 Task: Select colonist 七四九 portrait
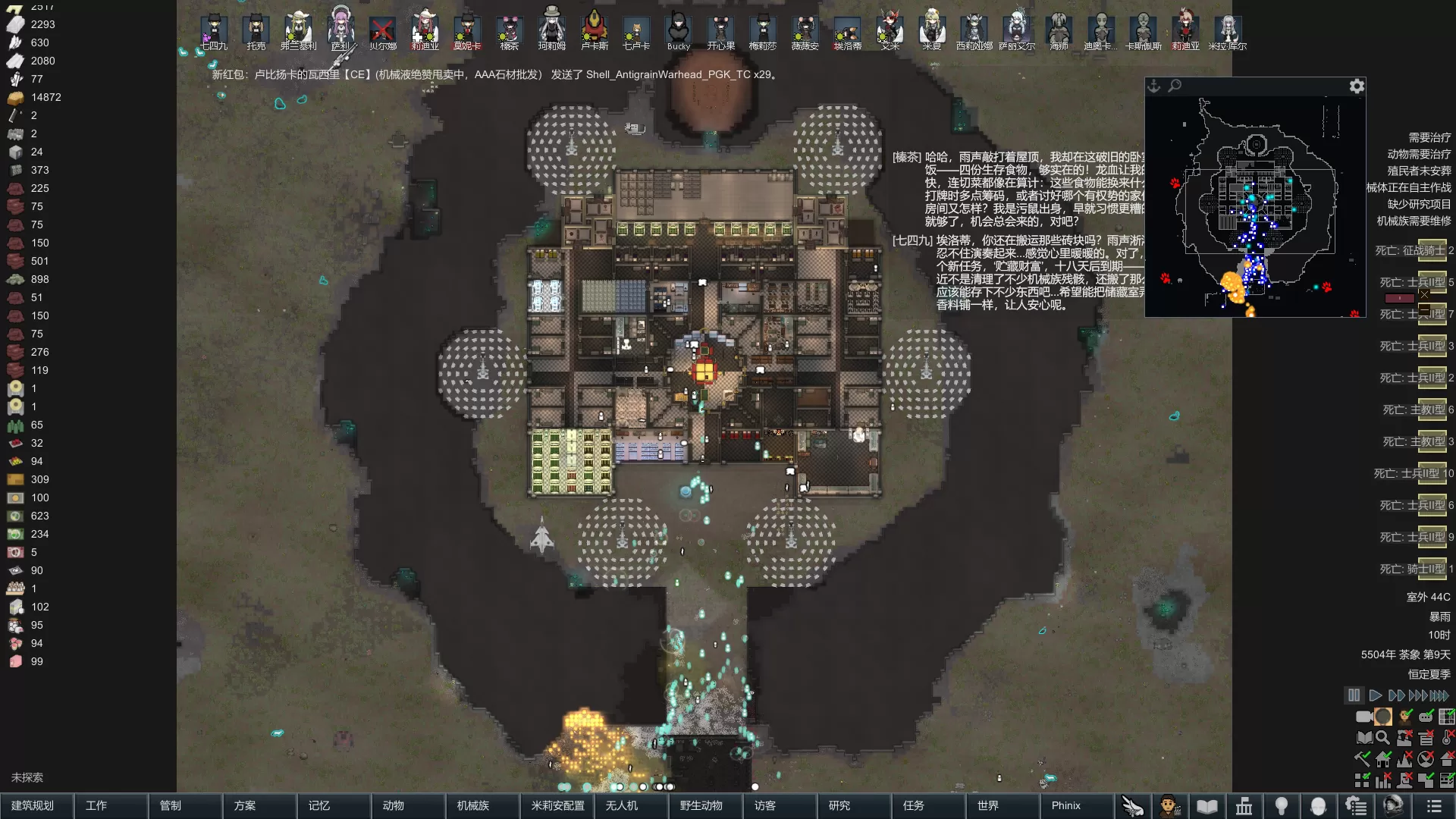click(214, 30)
